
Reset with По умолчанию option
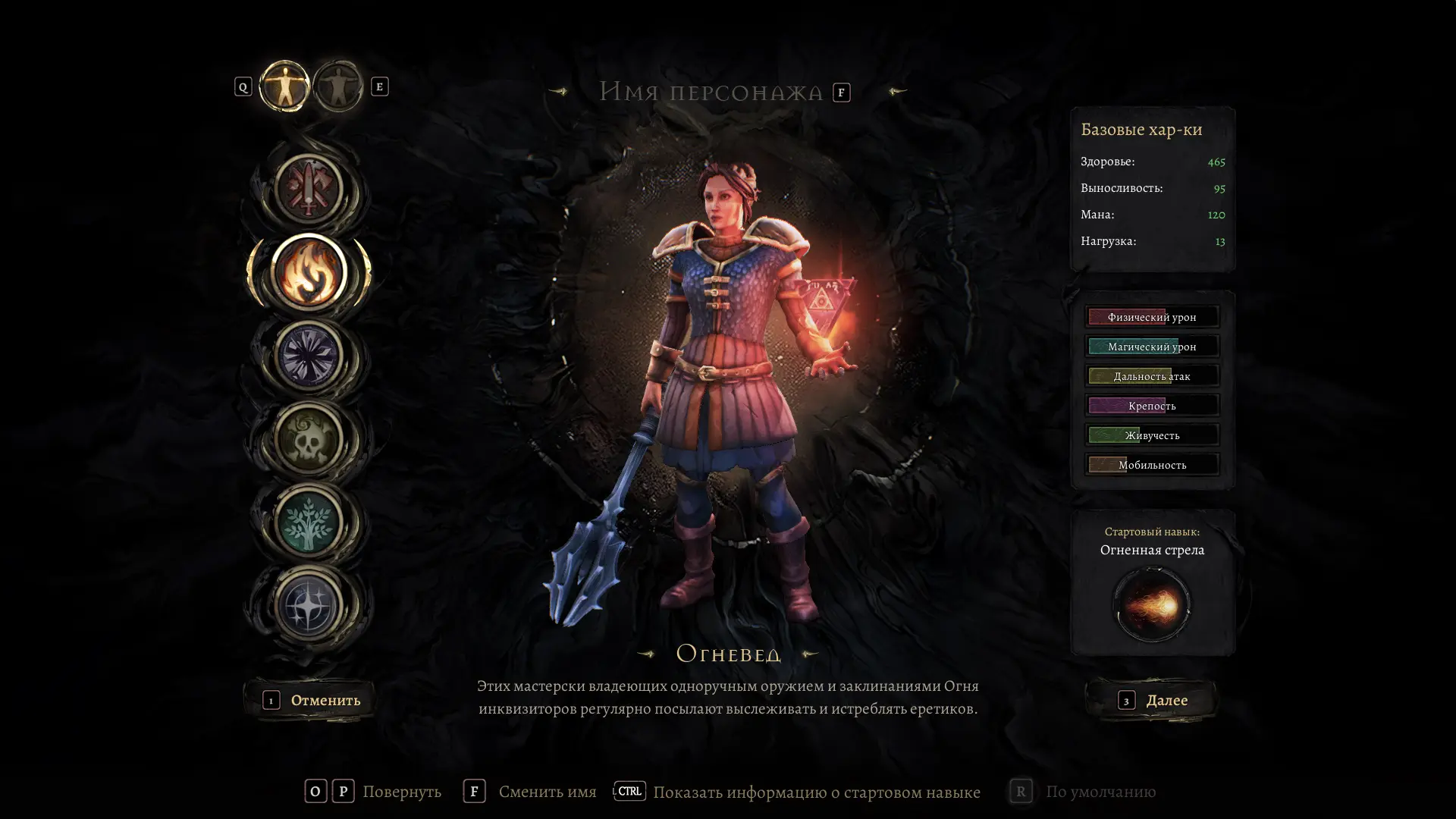(1100, 792)
